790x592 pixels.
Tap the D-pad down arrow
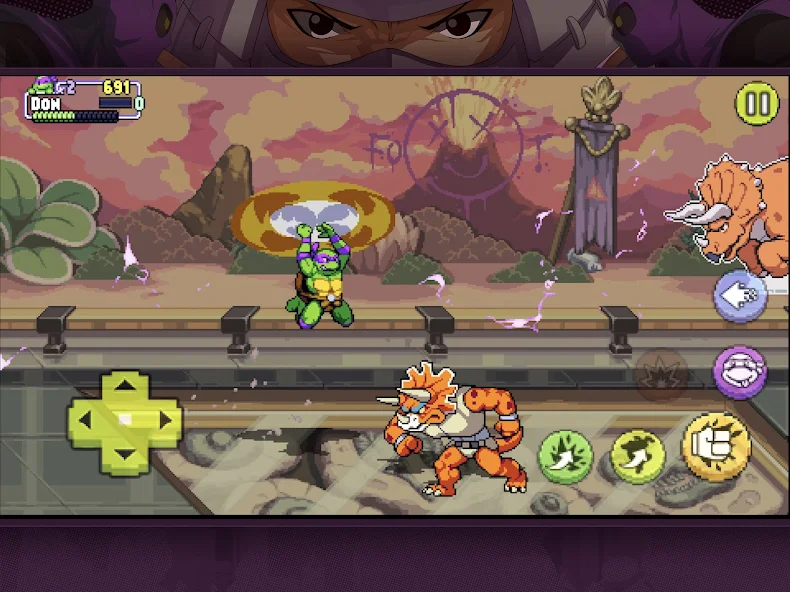pos(125,458)
